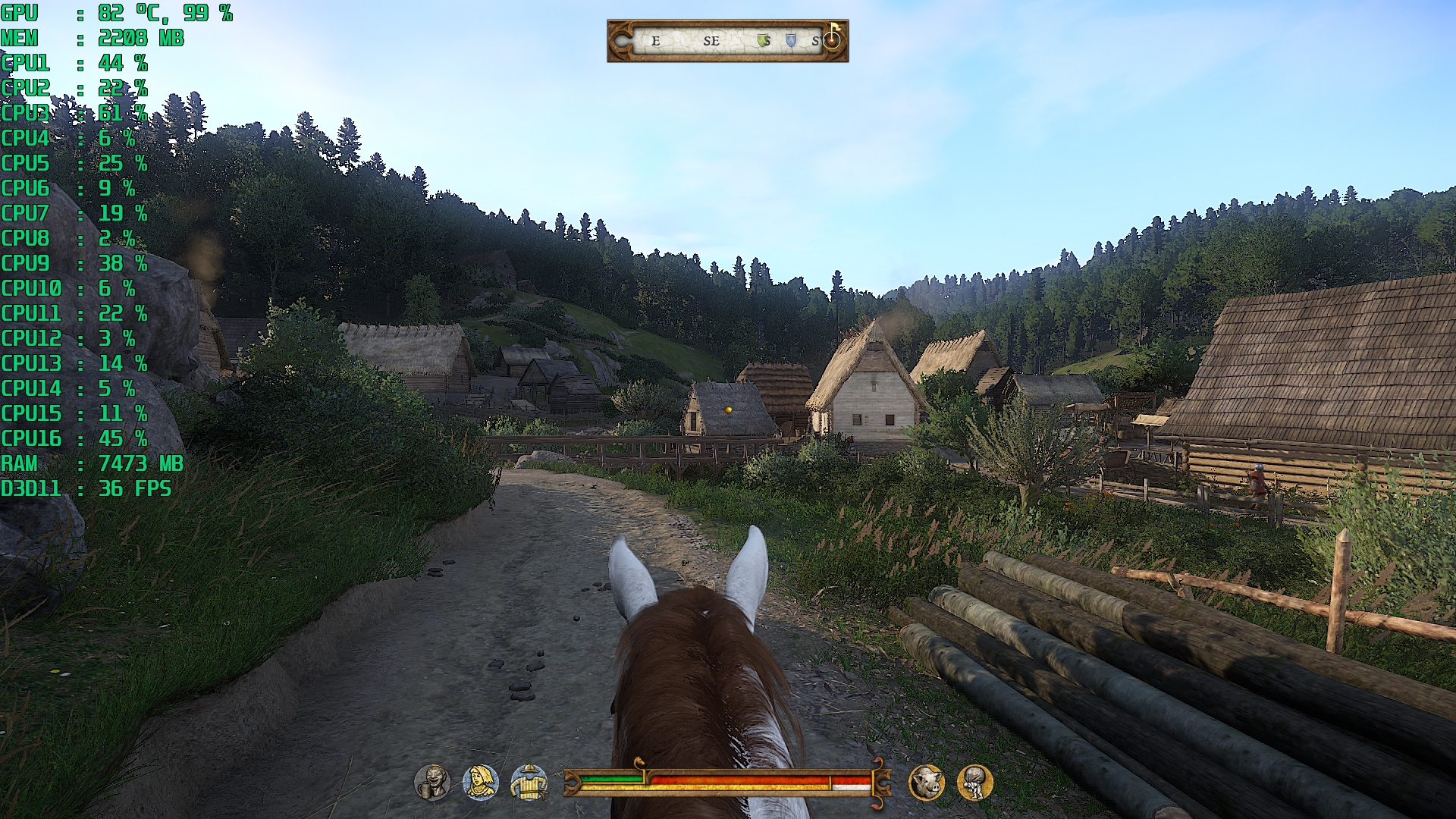The height and width of the screenshot is (819, 1456).
Task: Select the hooded woman status icon
Action: point(481,782)
